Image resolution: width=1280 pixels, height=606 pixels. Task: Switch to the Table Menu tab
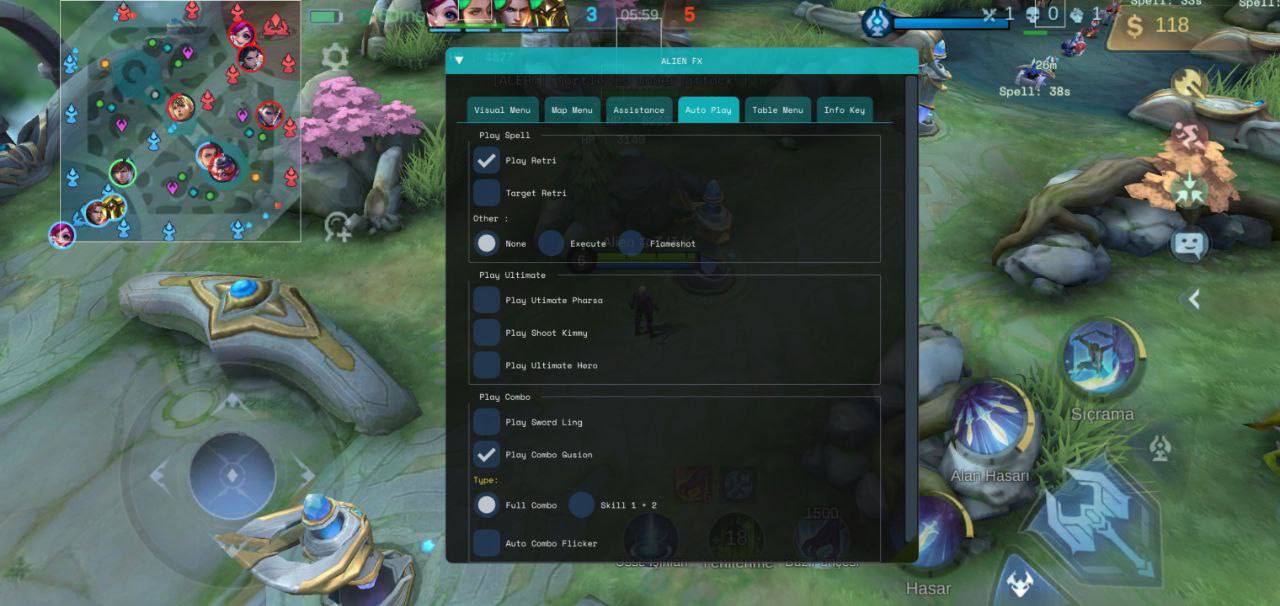click(777, 110)
